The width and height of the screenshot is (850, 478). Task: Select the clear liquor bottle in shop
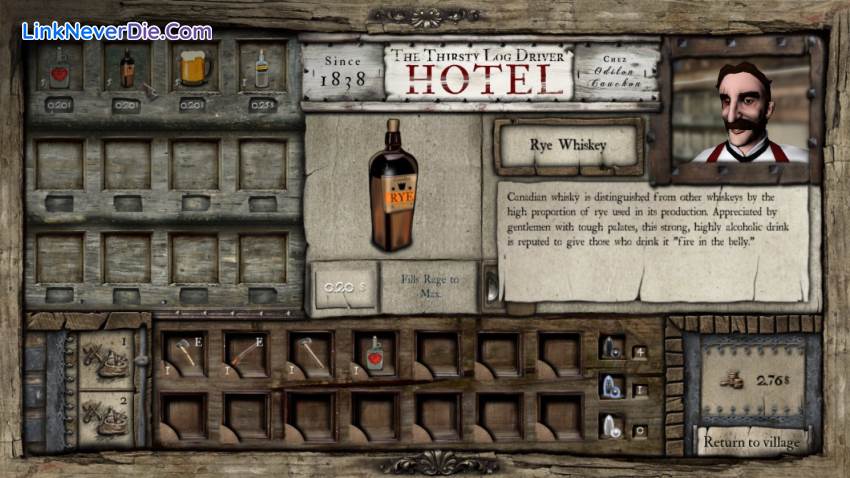(262, 68)
